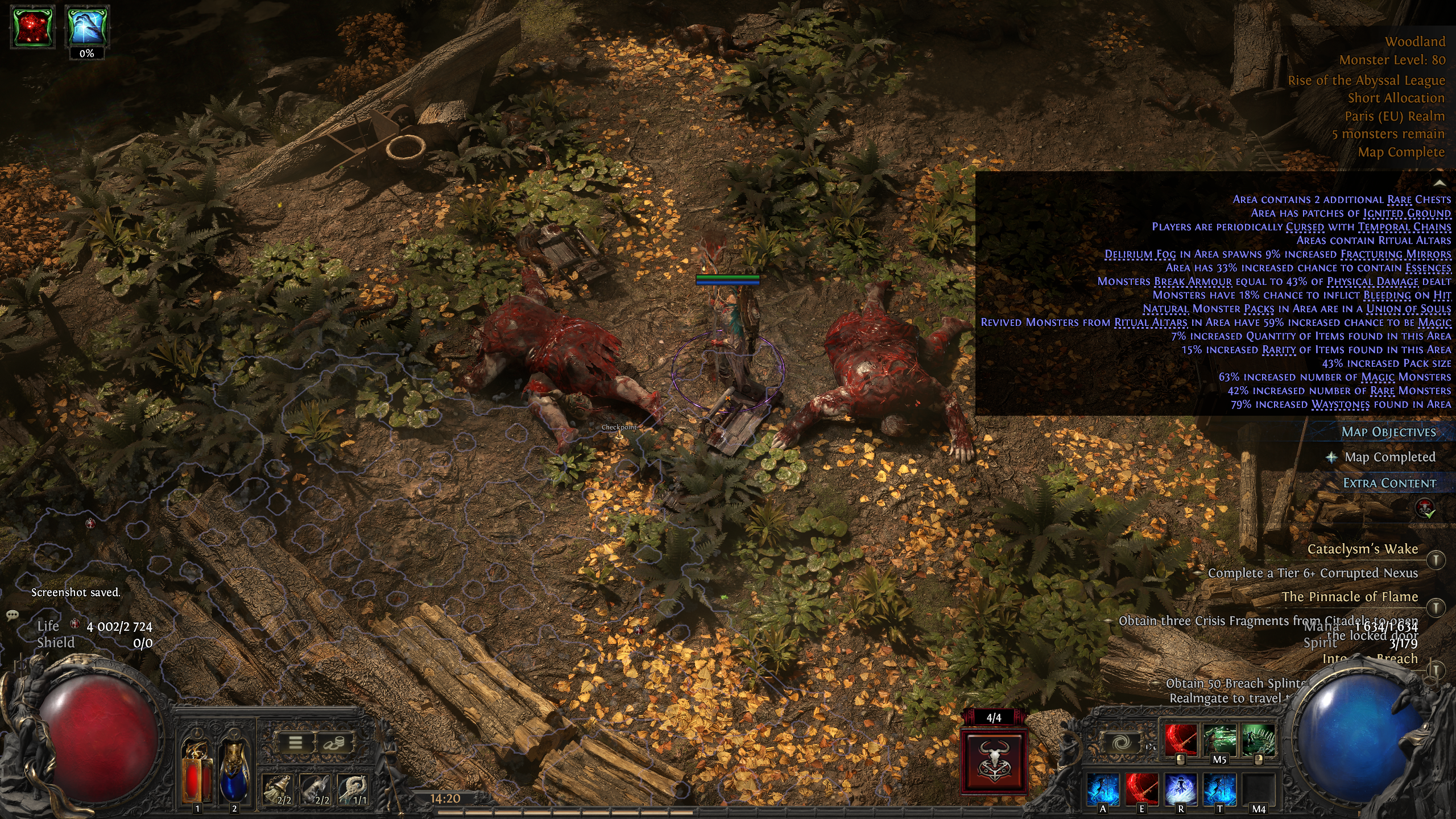Click the completed Ritual extra content icon
Viewport: 1456px width, 819px height.
coord(1426,508)
